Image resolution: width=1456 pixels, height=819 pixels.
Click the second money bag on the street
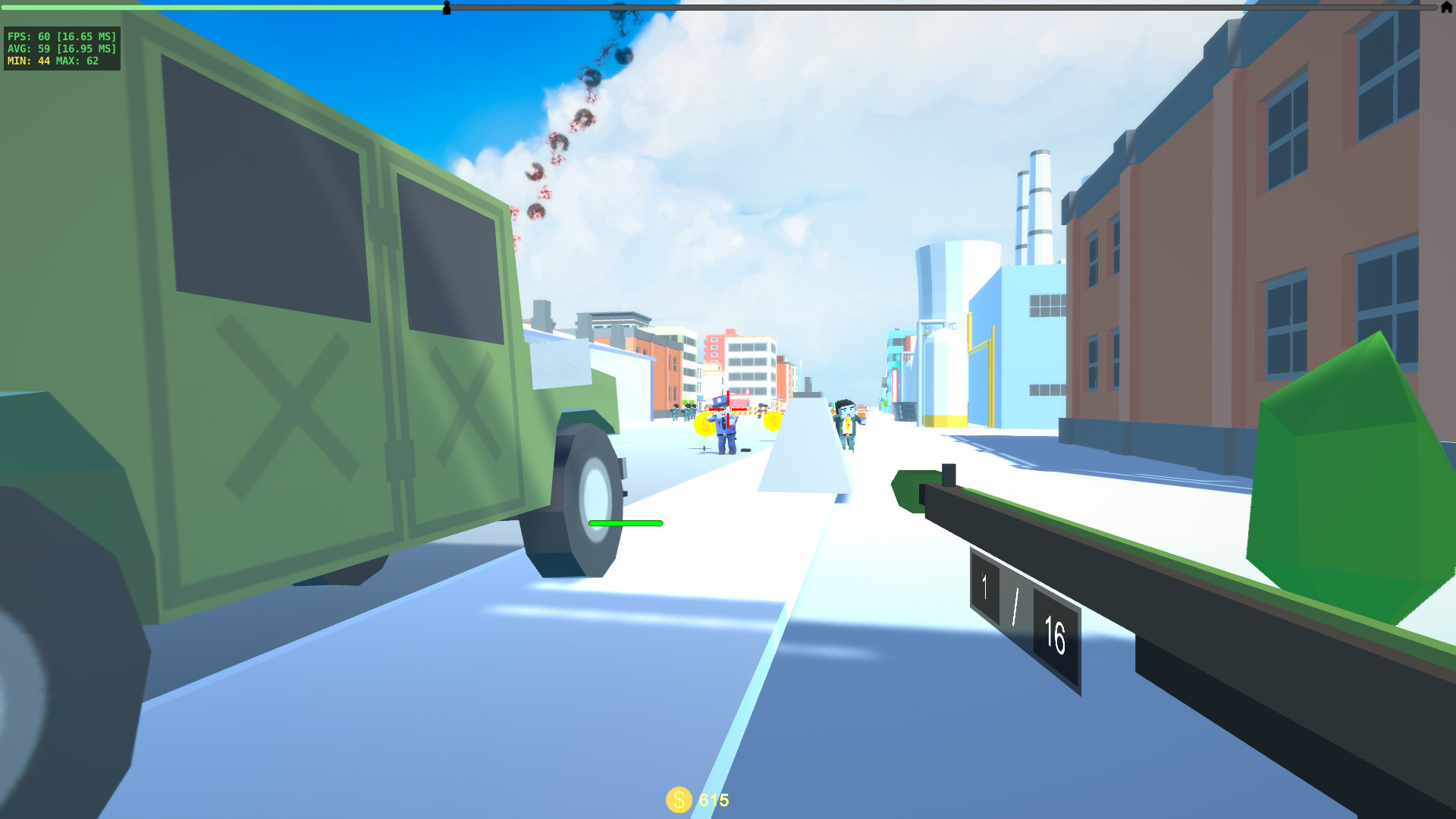(x=771, y=419)
